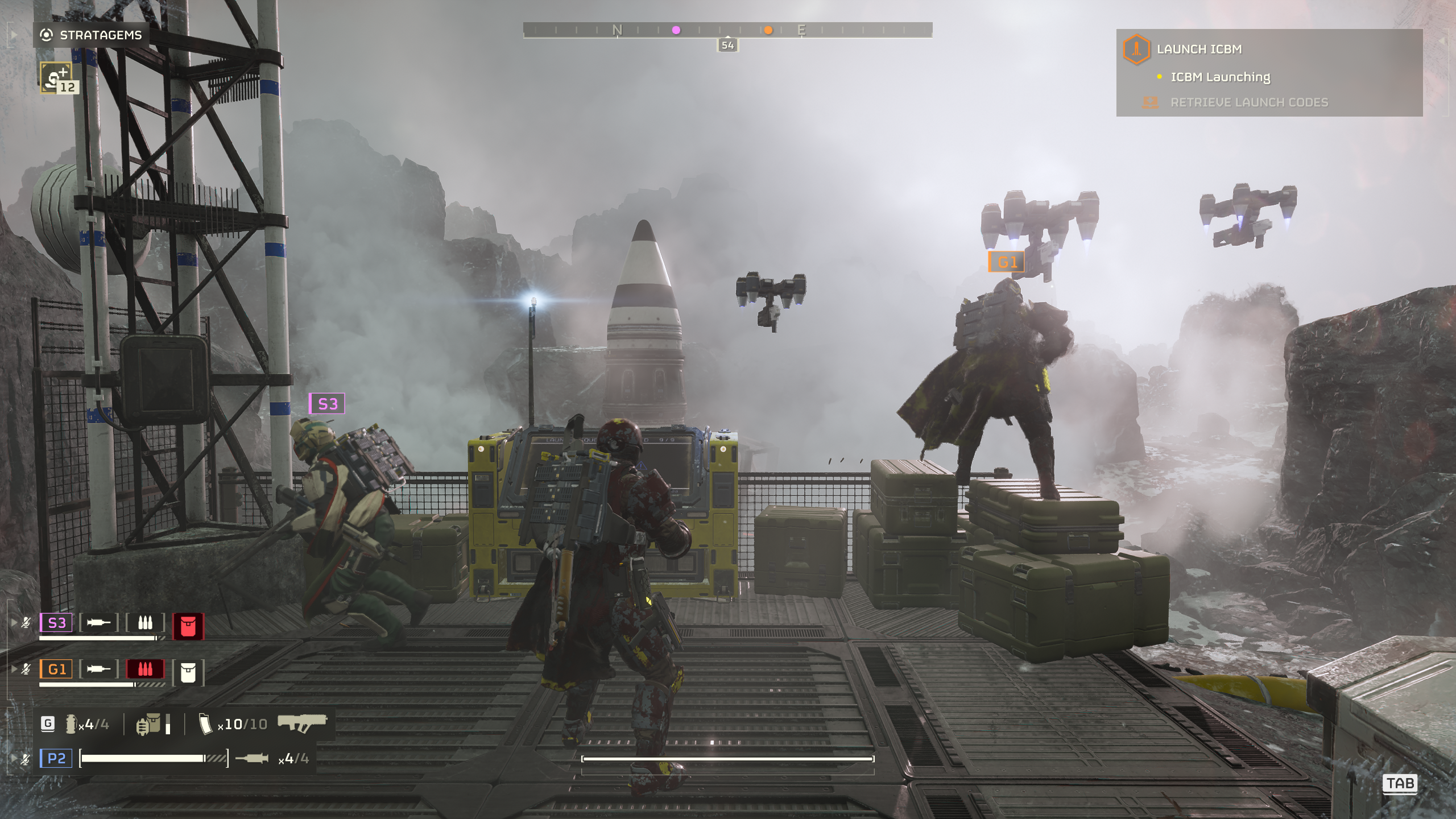This screenshot has width=1456, height=819.
Task: Click the pink marker on the compass
Action: [676, 30]
